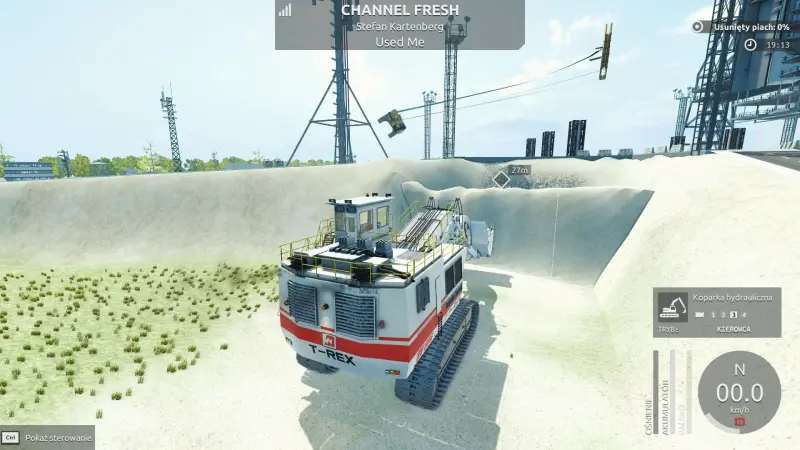Select camera view 1 in vehicle panel
The width and height of the screenshot is (800, 450).
pyautogui.click(x=712, y=315)
